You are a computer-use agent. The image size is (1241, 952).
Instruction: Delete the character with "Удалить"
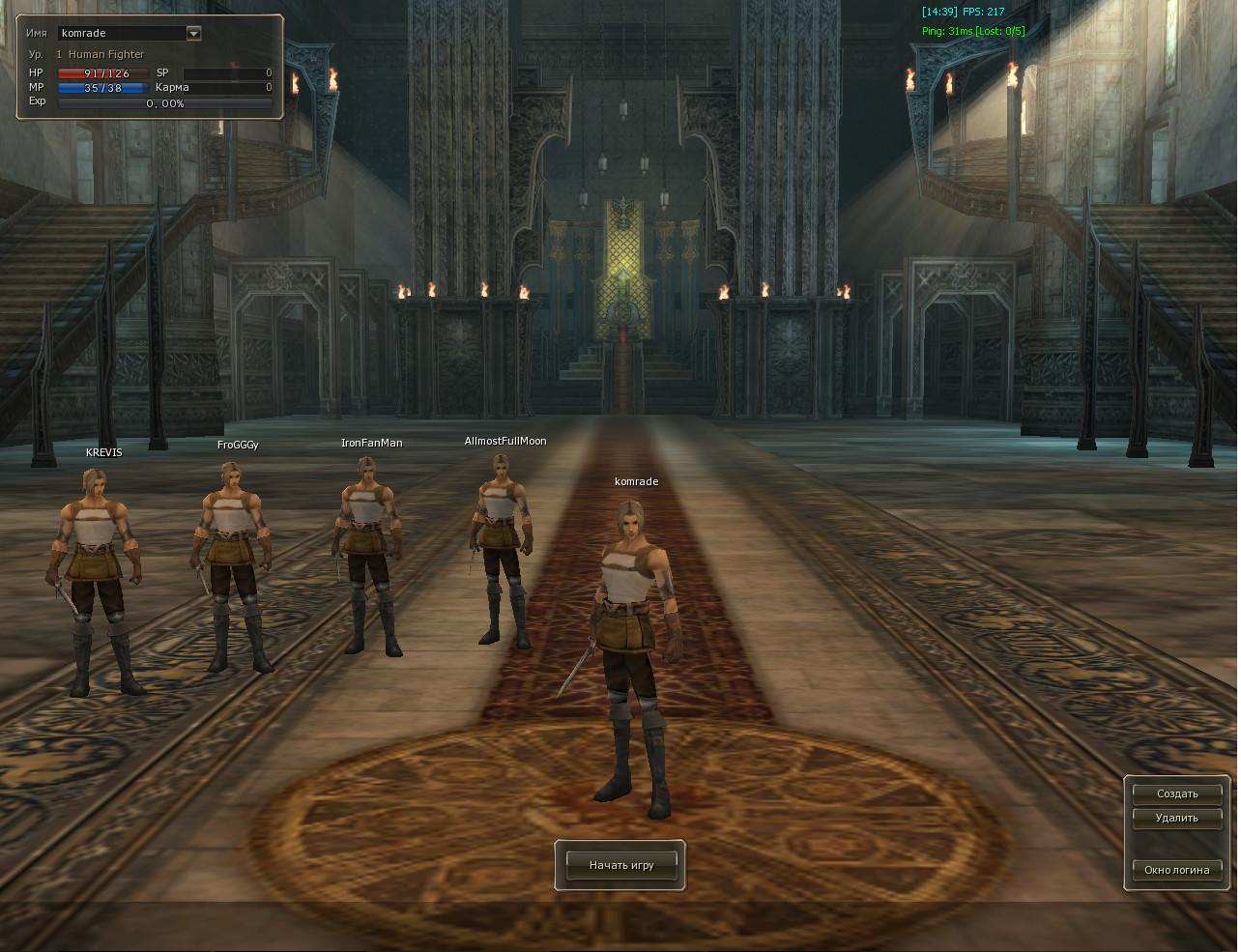click(x=1177, y=818)
